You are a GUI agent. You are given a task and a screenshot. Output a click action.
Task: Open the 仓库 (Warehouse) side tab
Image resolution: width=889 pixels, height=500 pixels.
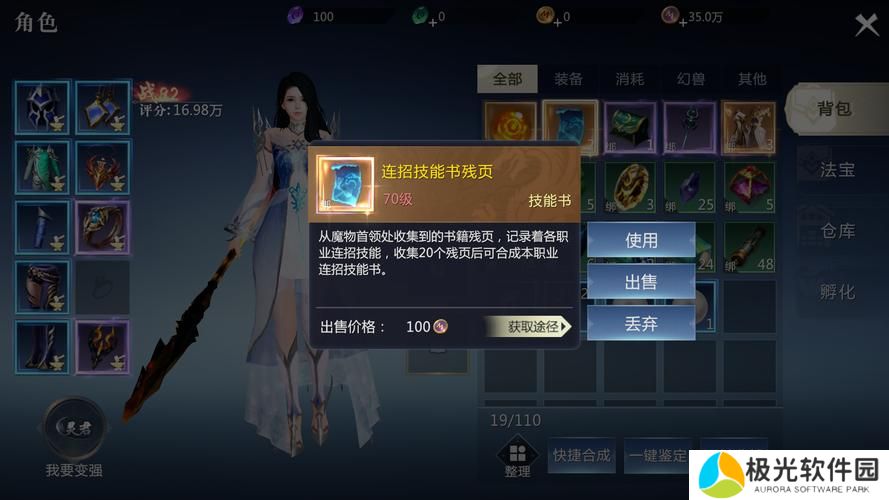[x=837, y=231]
